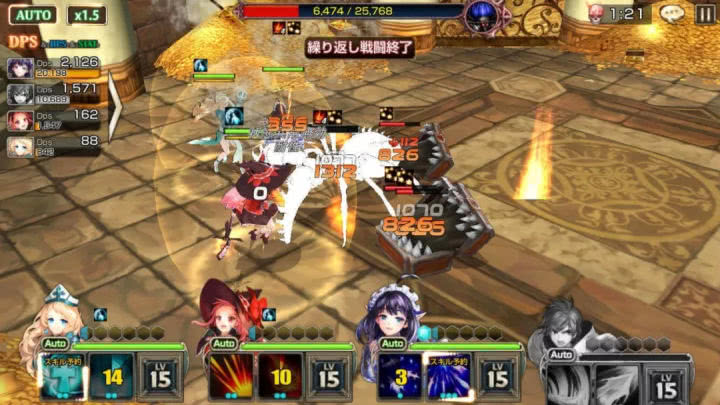Use the blonde healer's first reserved skill
The height and width of the screenshot is (405, 720).
tap(62, 376)
